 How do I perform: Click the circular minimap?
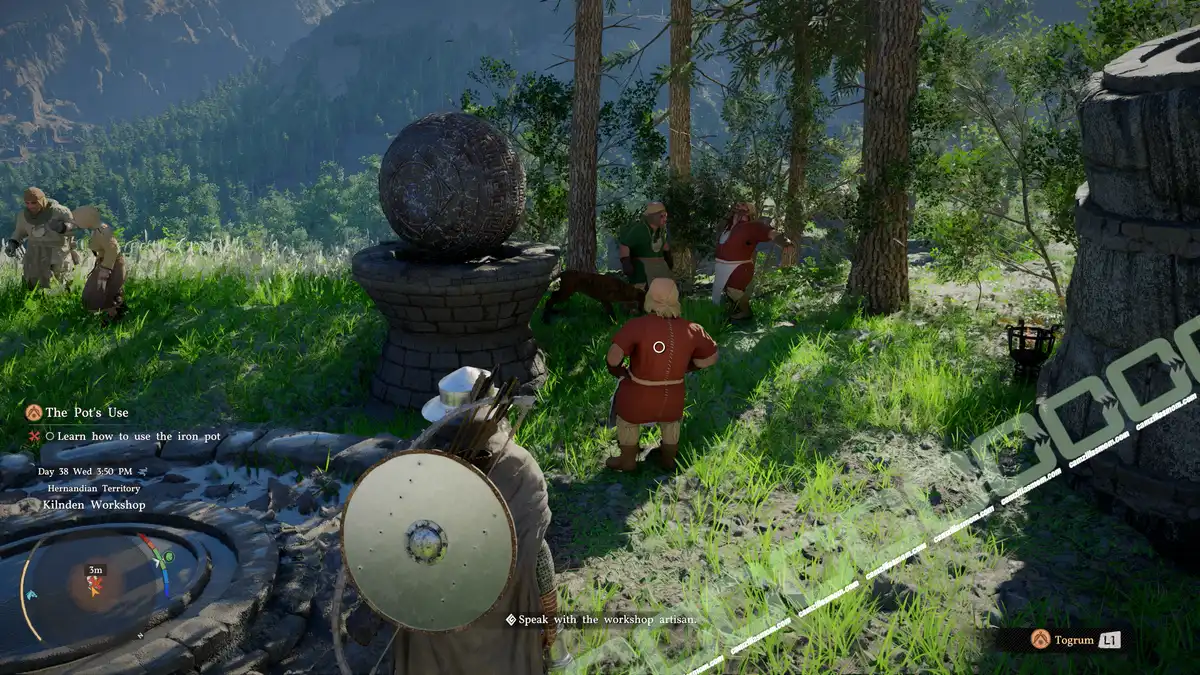coord(97,583)
